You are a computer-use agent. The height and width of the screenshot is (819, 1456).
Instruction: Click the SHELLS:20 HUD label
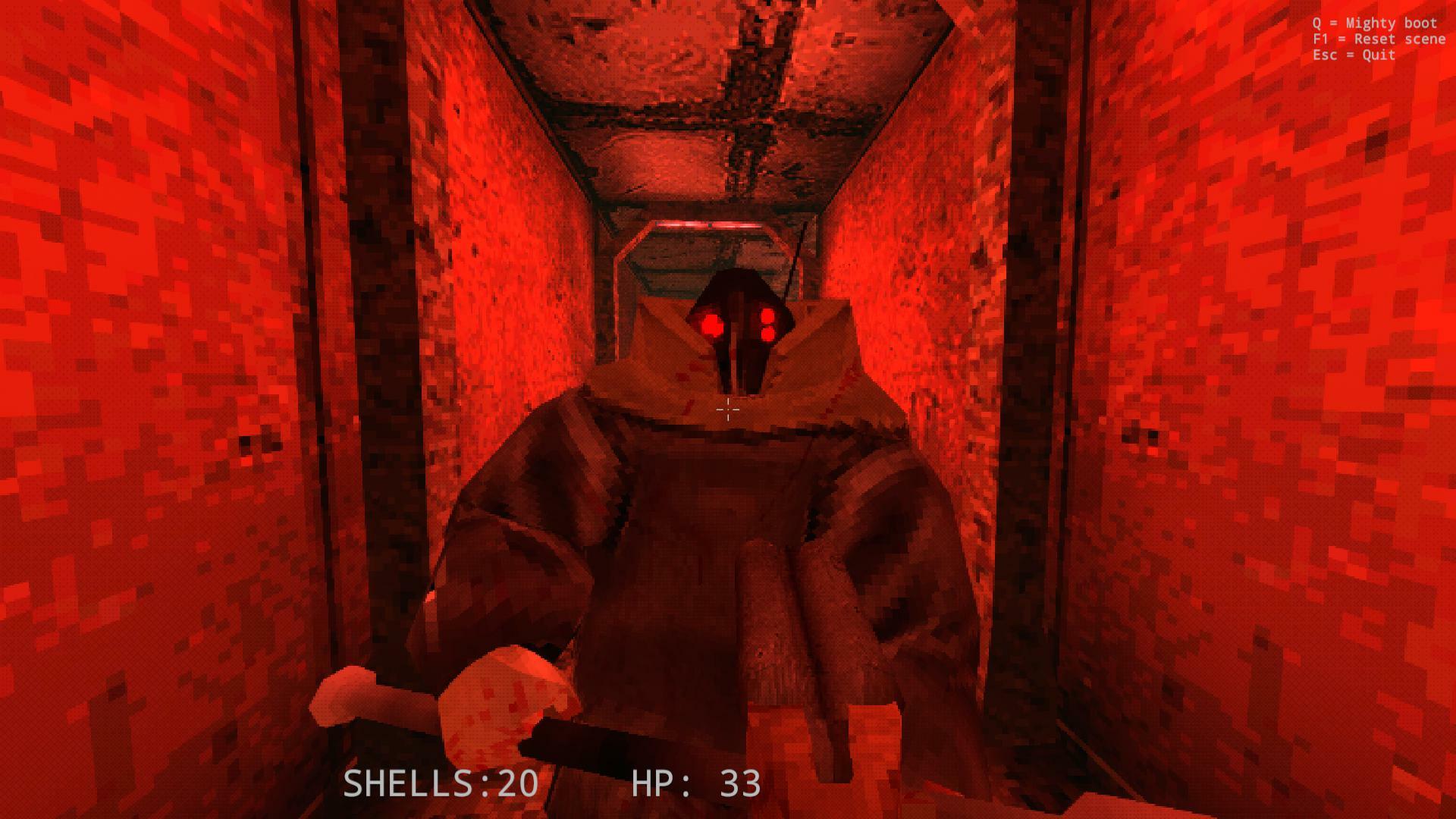tap(440, 785)
